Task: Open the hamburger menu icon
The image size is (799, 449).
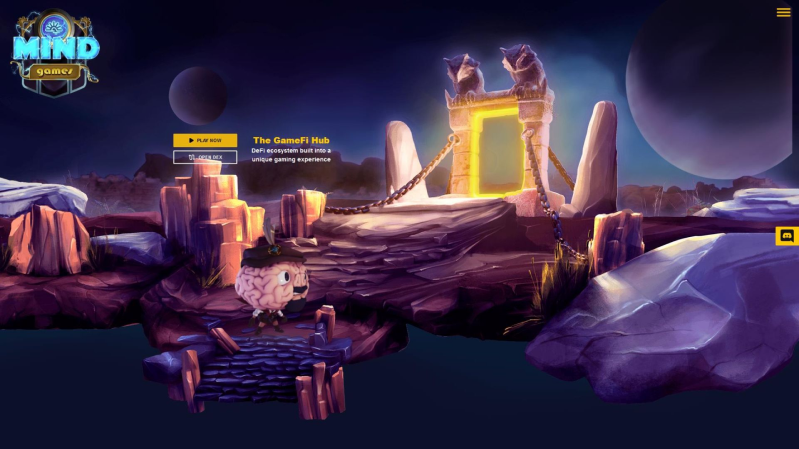Action: click(783, 13)
